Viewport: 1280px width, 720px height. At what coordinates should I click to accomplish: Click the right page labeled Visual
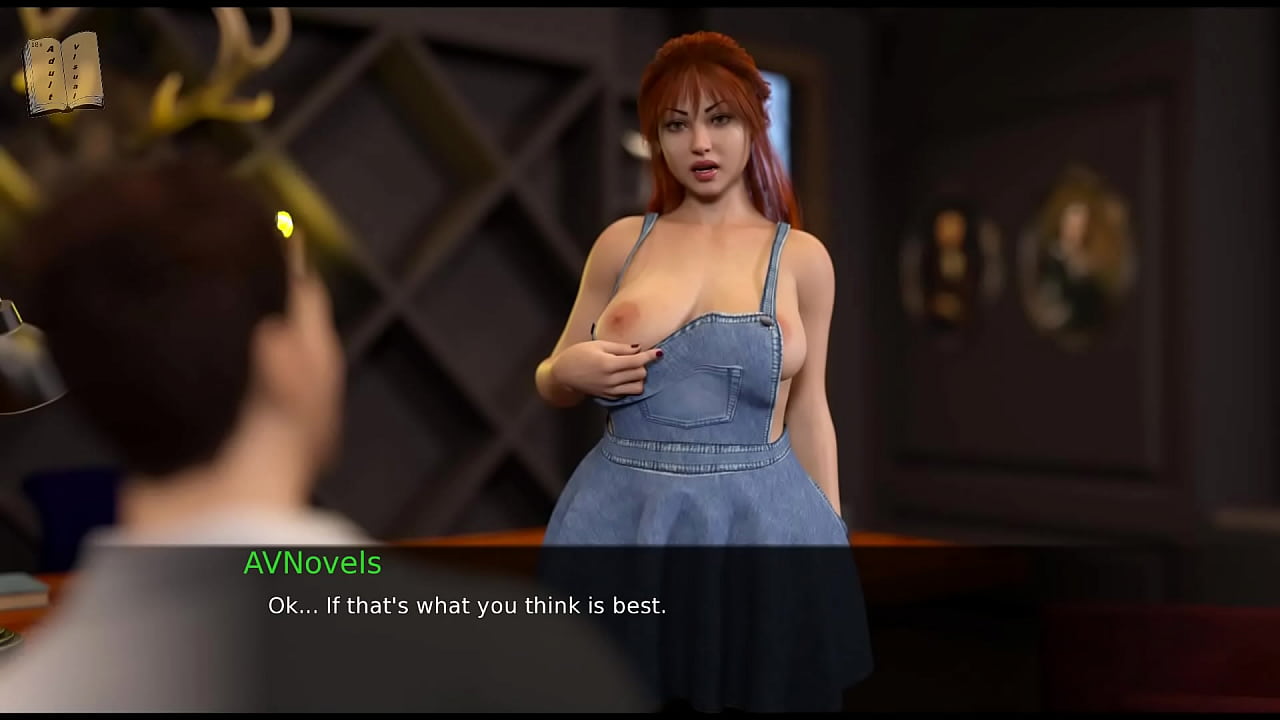(x=82, y=68)
